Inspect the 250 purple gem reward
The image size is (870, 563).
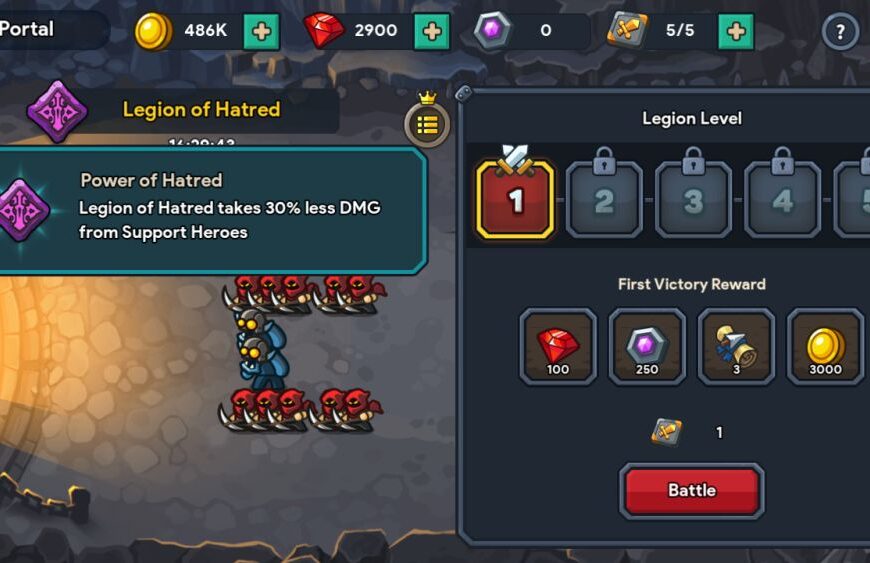point(647,347)
